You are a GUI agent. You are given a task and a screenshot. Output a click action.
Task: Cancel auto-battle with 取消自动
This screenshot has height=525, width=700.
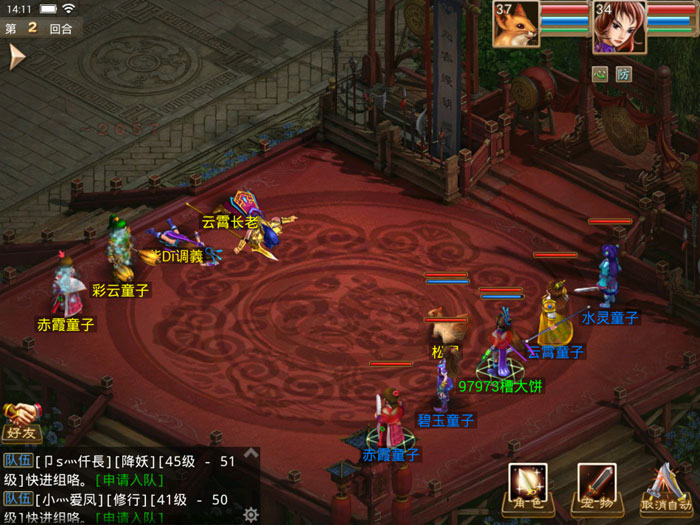pos(665,489)
